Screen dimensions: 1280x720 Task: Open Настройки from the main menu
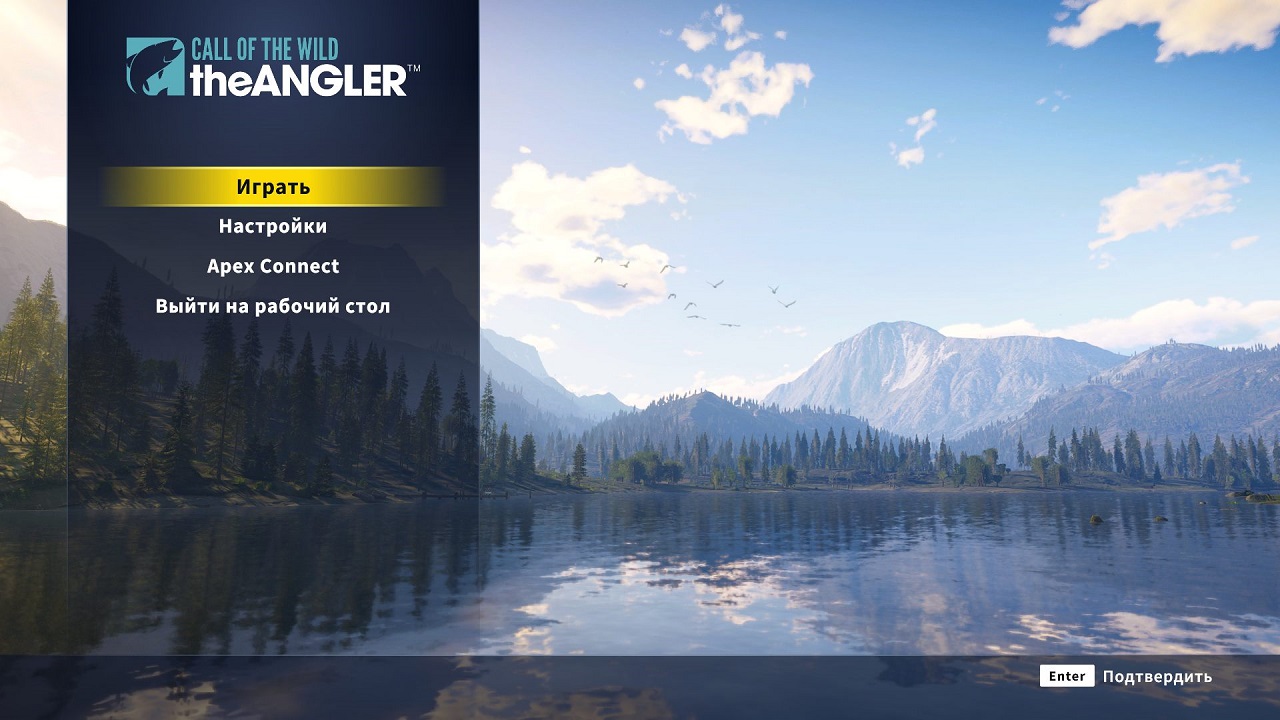point(272,226)
